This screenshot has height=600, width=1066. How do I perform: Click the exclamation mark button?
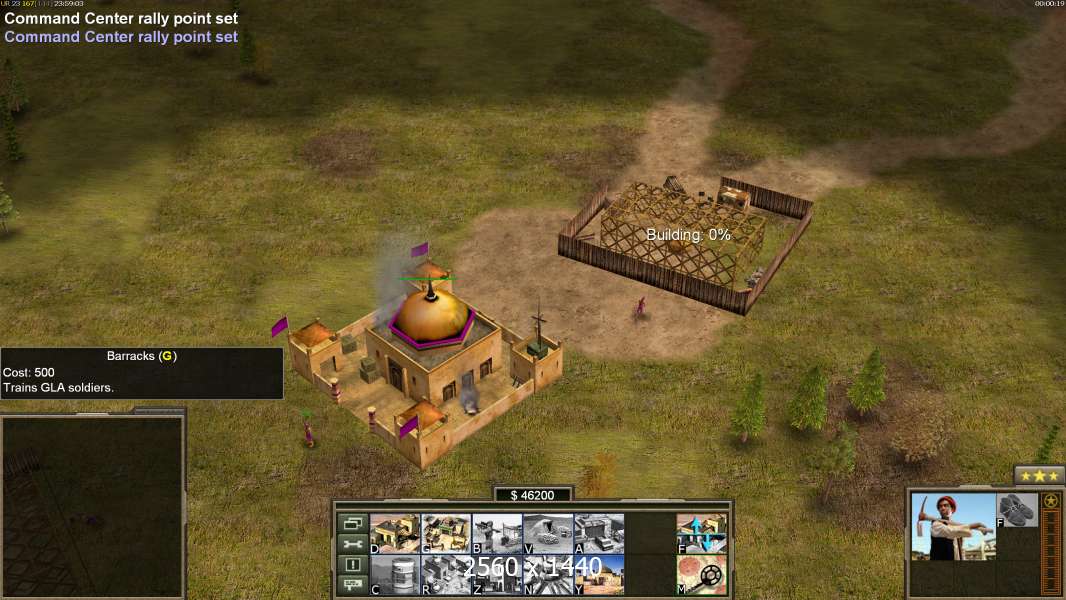[352, 565]
